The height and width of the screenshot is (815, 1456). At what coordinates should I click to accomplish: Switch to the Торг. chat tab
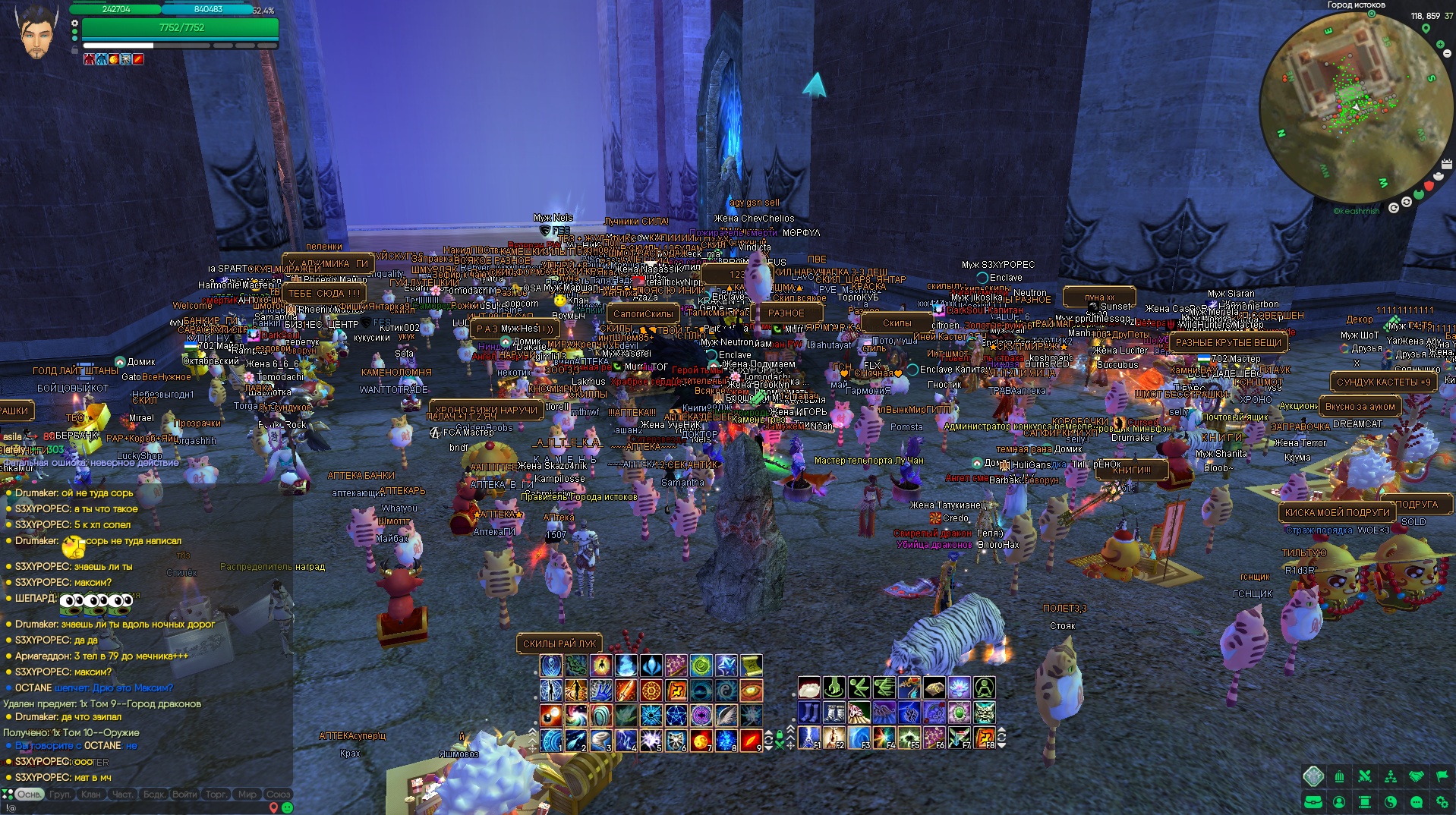pos(216,795)
